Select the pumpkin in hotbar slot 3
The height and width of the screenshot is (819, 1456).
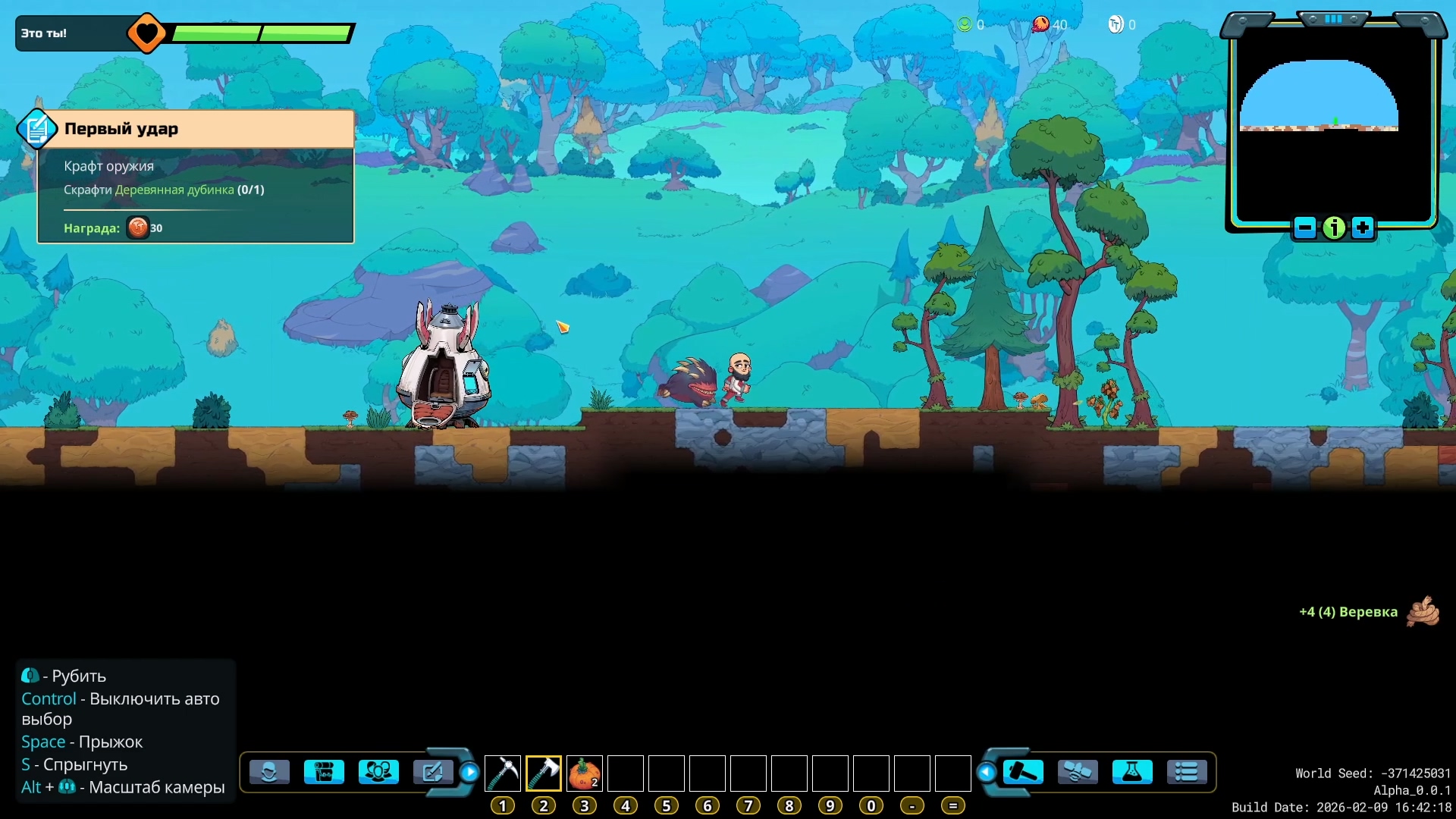pos(585,773)
